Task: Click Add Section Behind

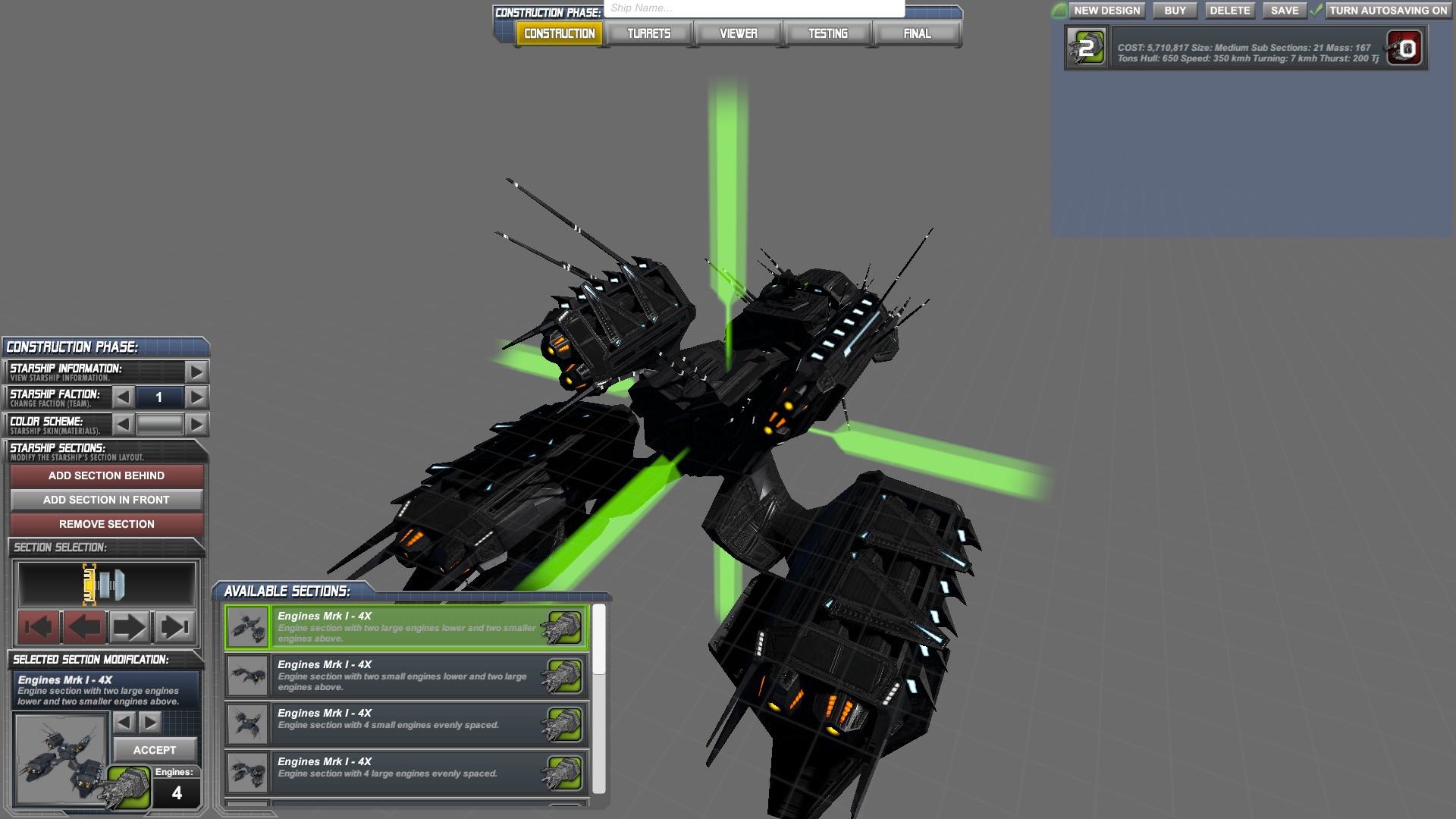Action: click(x=106, y=475)
